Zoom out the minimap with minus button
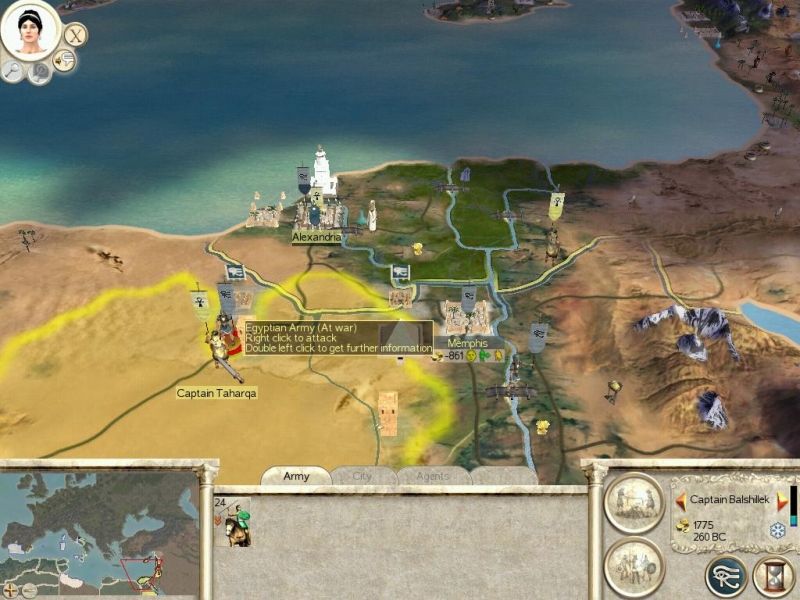Image resolution: width=800 pixels, height=600 pixels. pyautogui.click(x=29, y=590)
